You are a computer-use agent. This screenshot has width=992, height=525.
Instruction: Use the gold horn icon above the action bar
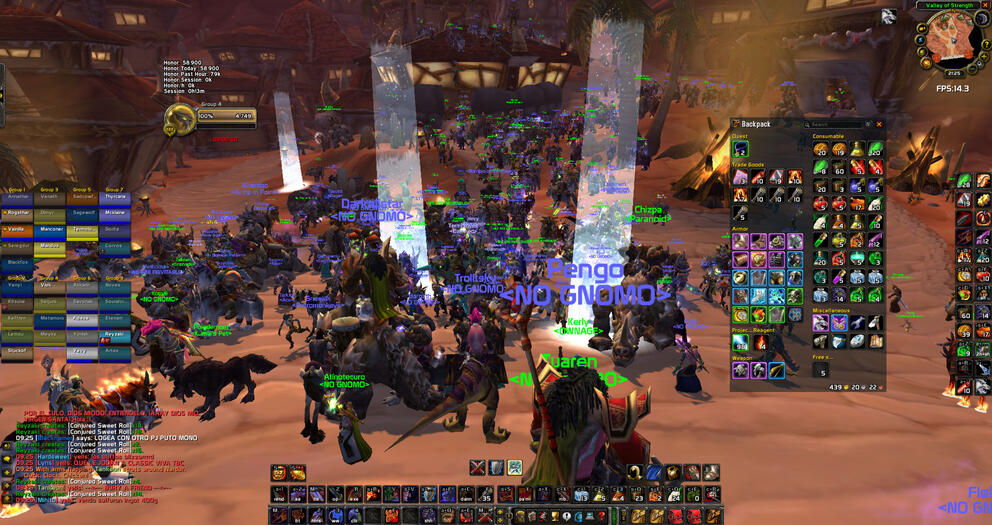pos(634,471)
